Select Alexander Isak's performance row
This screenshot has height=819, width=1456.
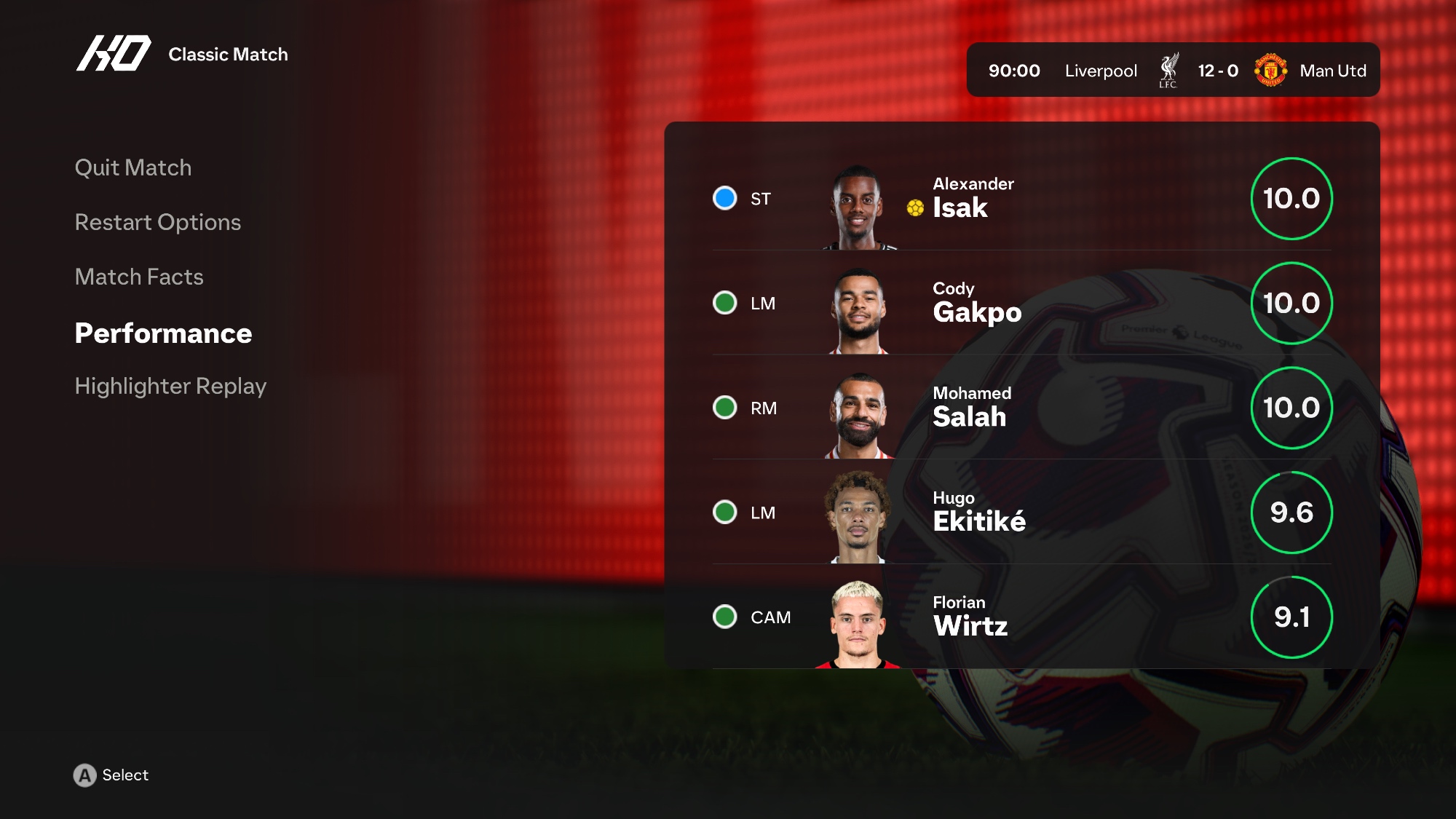coord(1021,198)
